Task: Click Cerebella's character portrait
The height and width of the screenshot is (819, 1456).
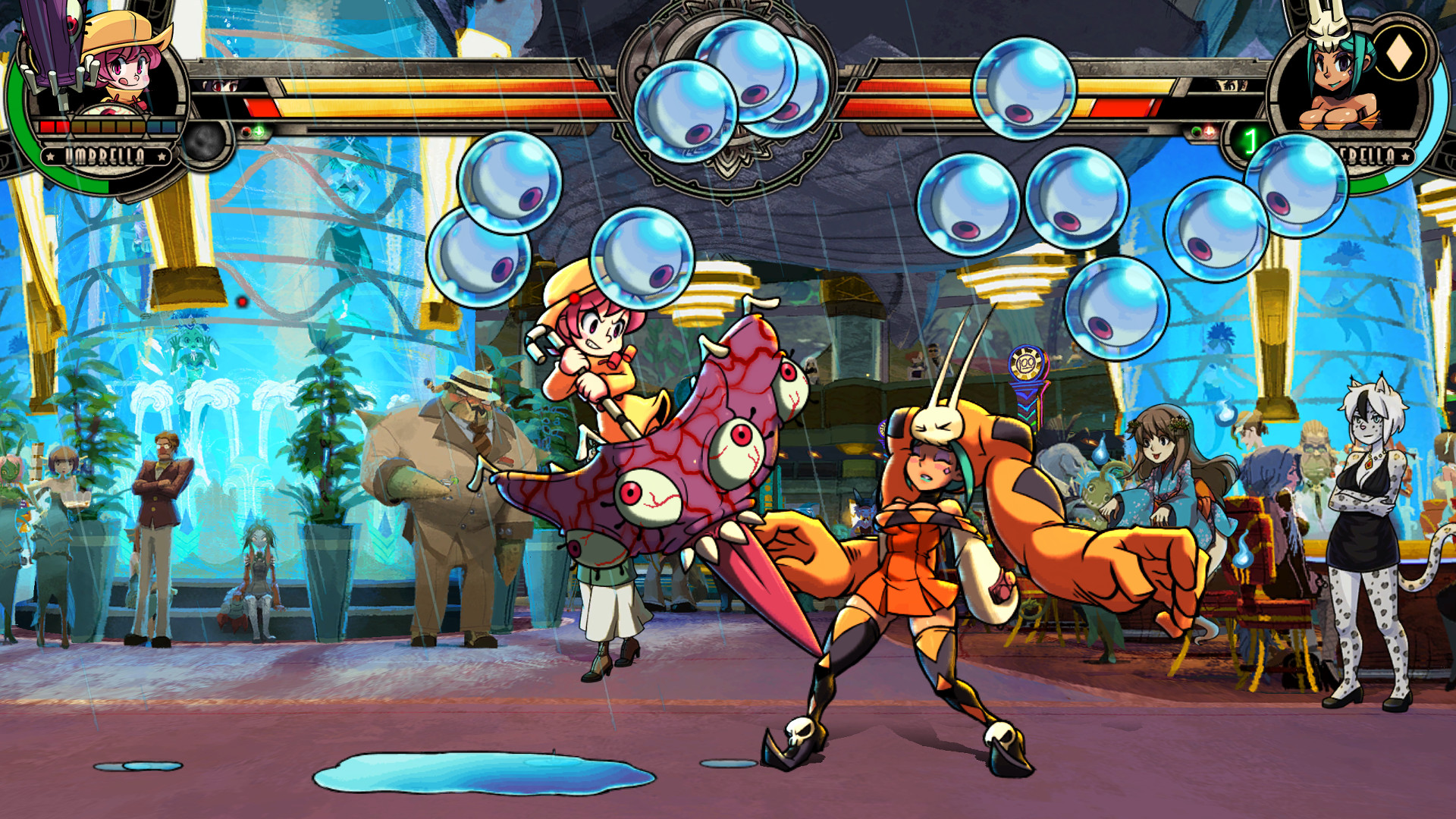Action: click(x=1335, y=80)
